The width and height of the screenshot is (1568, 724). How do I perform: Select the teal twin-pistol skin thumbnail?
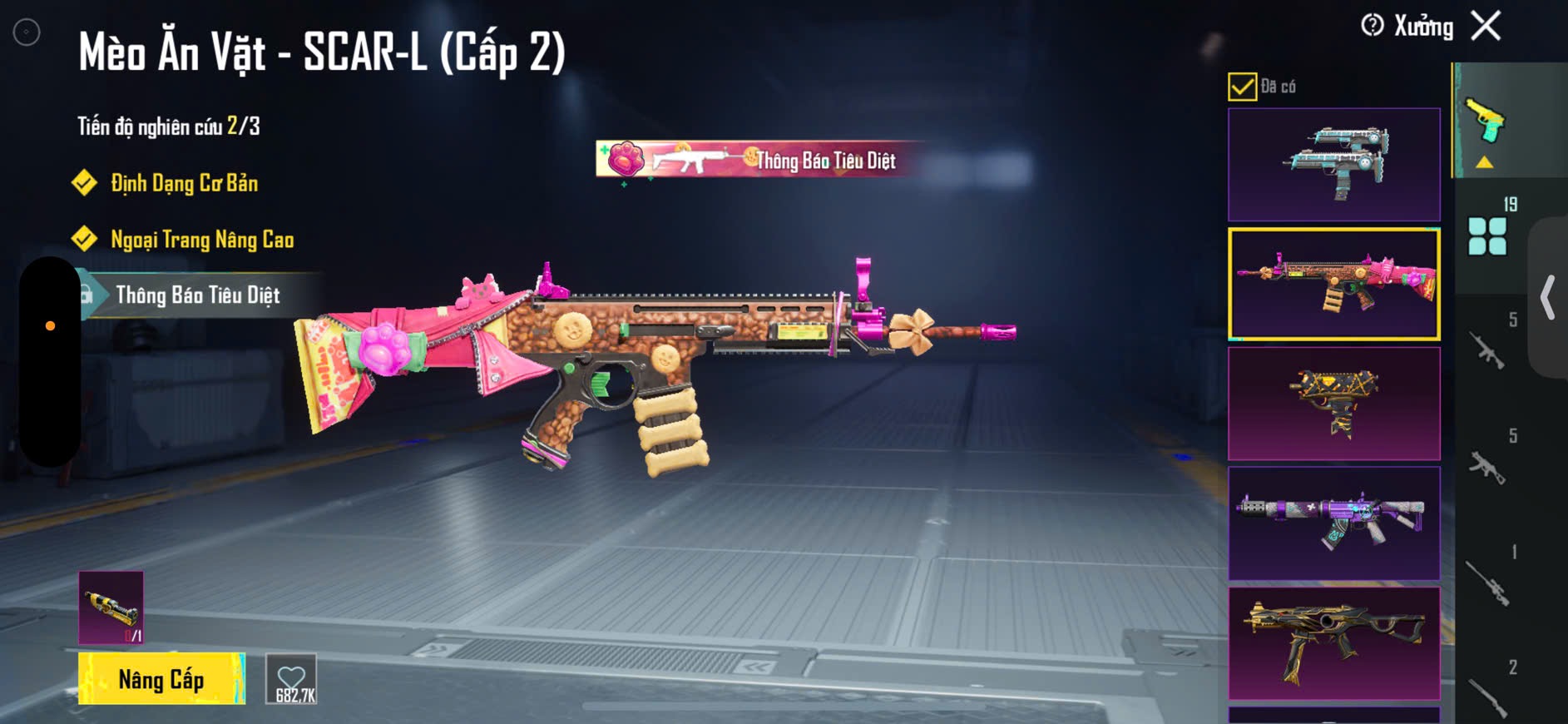coord(1333,164)
